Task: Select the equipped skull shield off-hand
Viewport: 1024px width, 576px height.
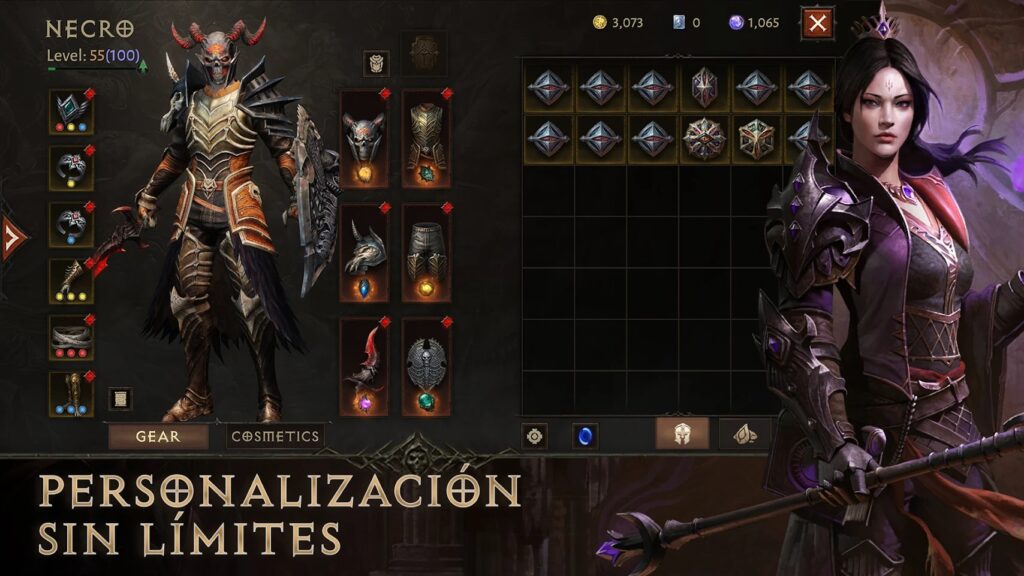Action: click(426, 367)
